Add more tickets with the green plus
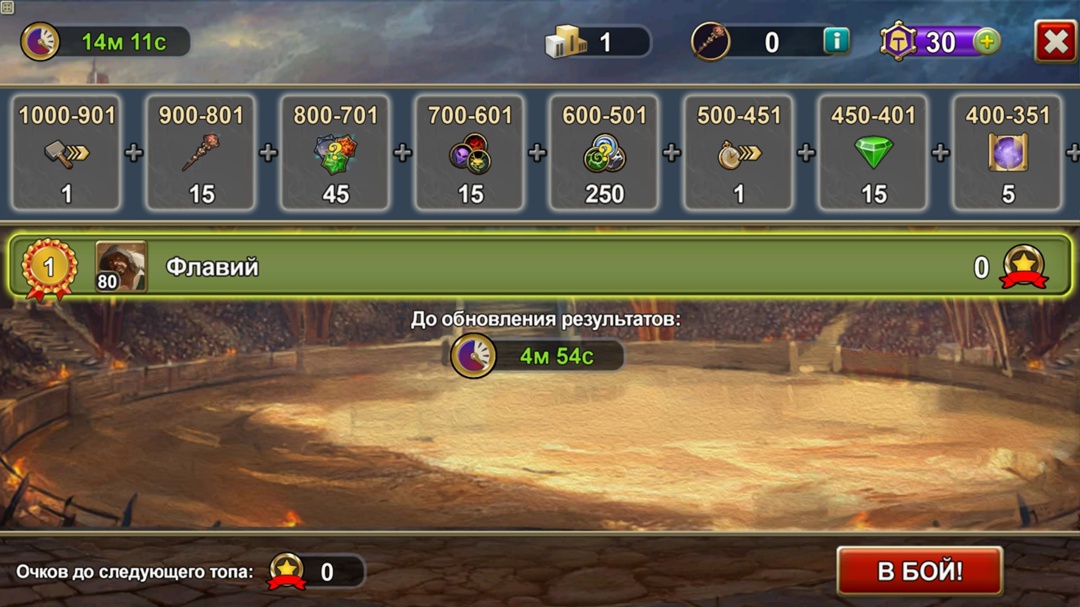The image size is (1080, 607). pos(986,42)
